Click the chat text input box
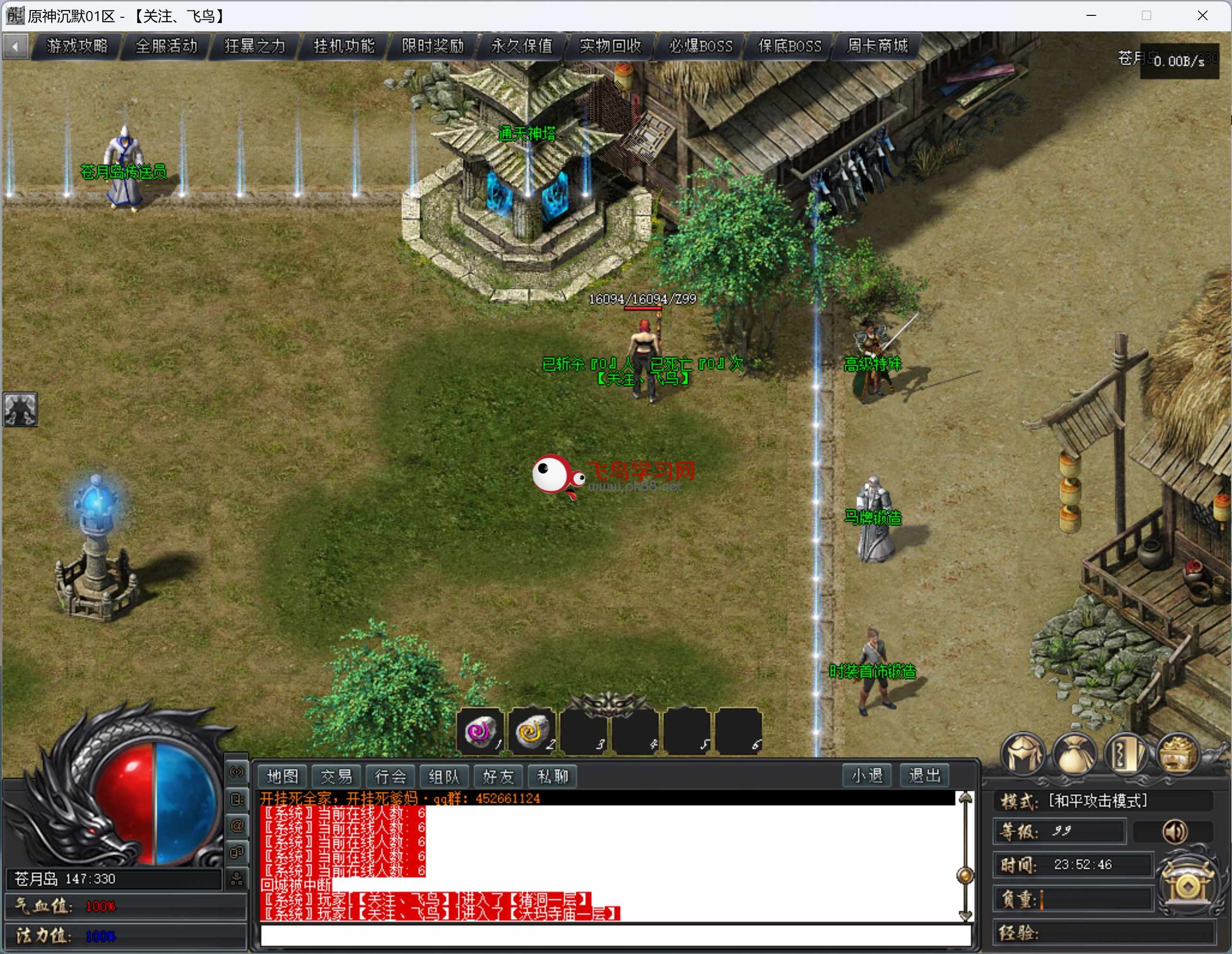 [x=615, y=935]
